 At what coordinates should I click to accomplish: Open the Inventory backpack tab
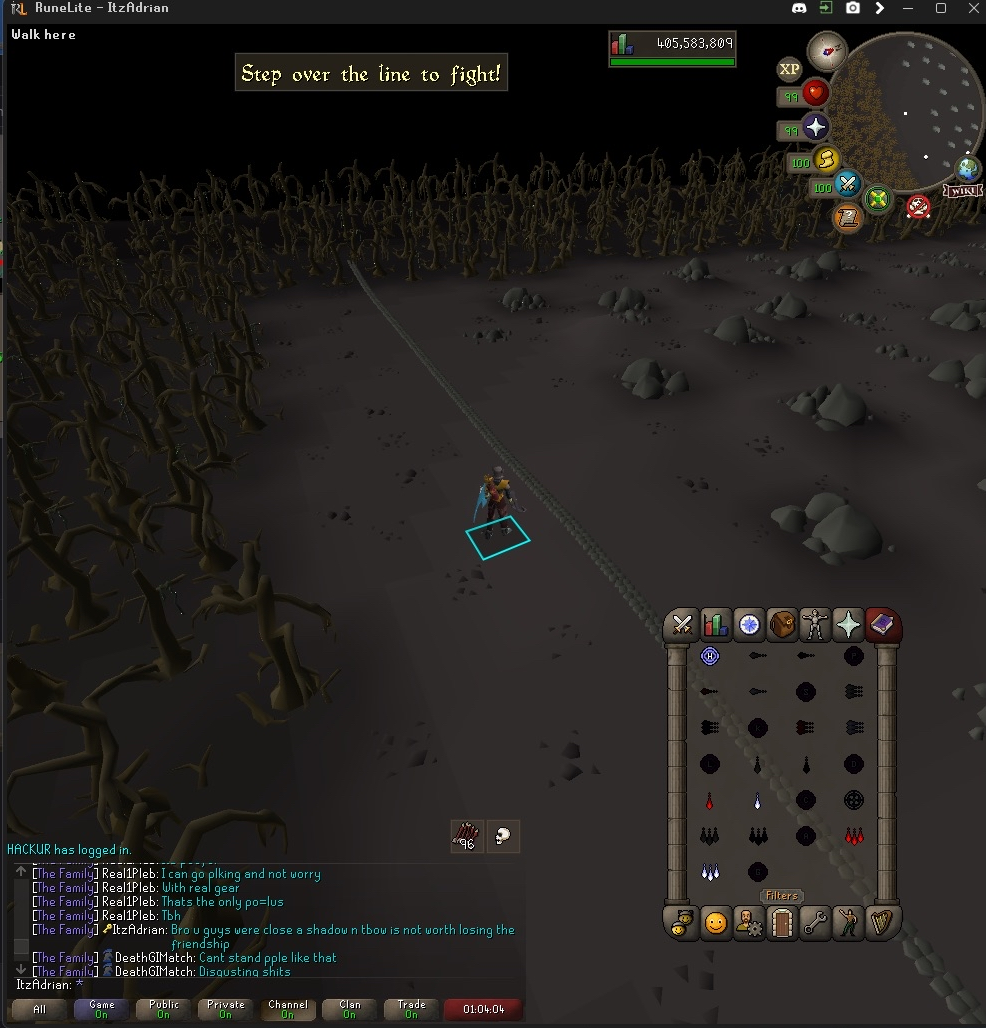point(781,625)
